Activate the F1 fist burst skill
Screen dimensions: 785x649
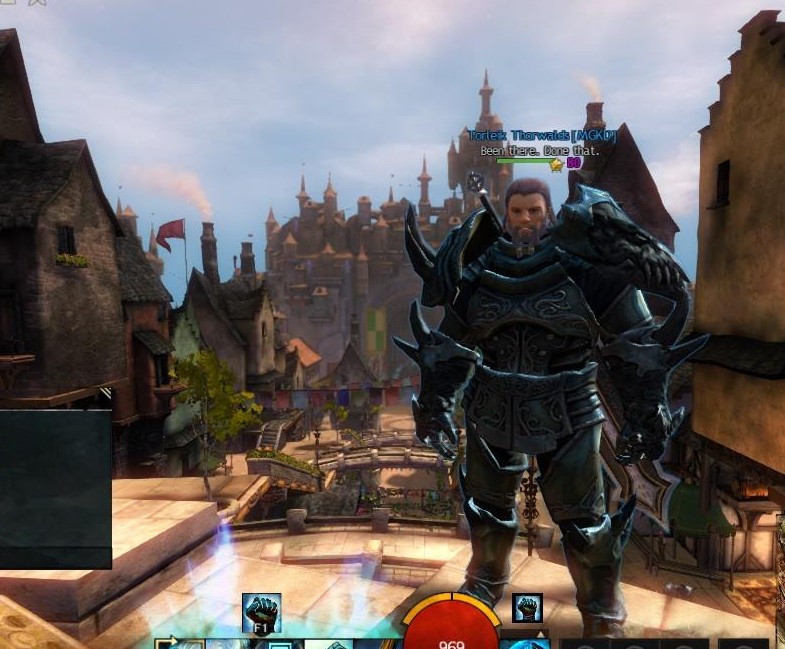point(261,613)
